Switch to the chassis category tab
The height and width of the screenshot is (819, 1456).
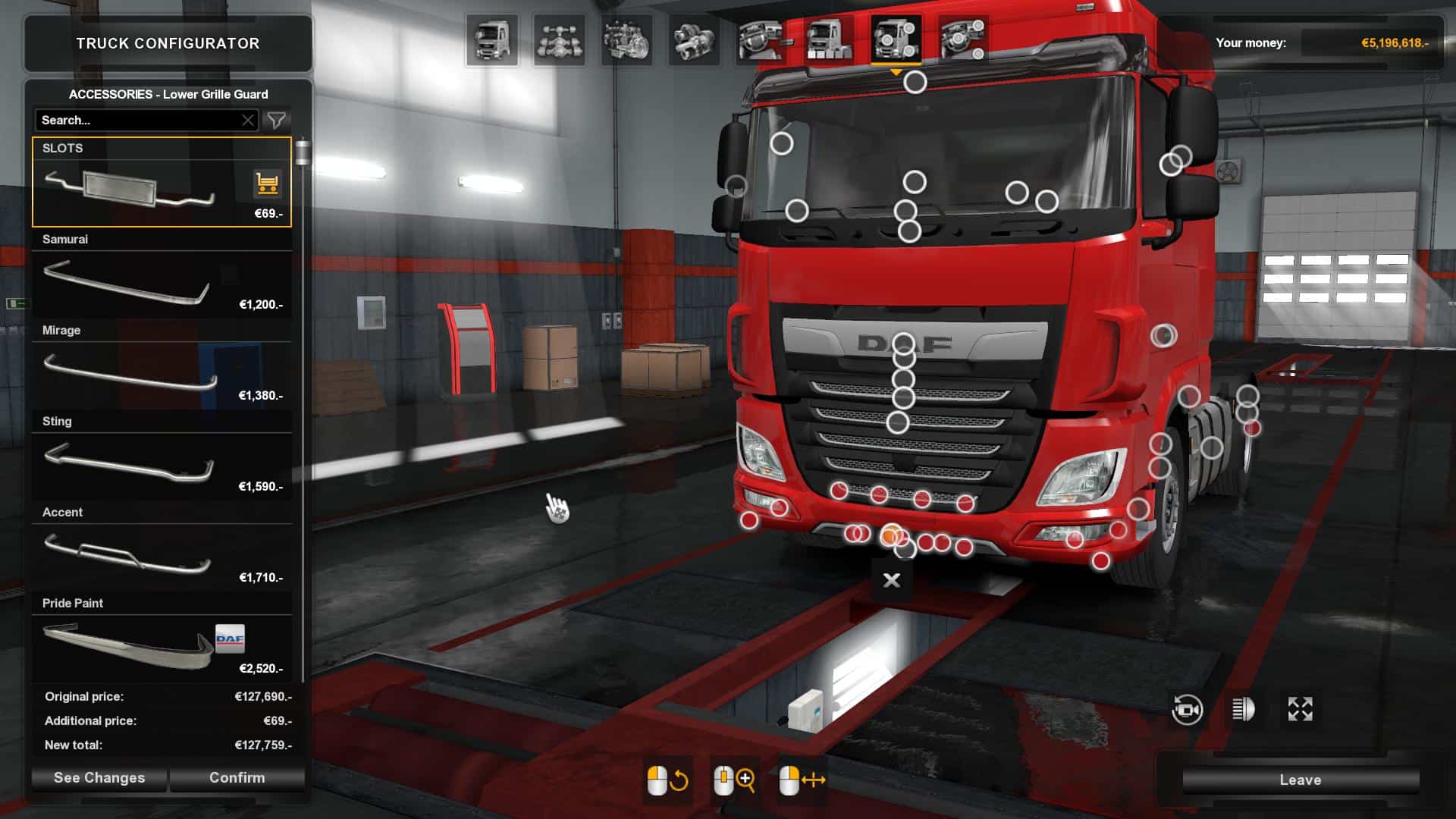pos(559,40)
